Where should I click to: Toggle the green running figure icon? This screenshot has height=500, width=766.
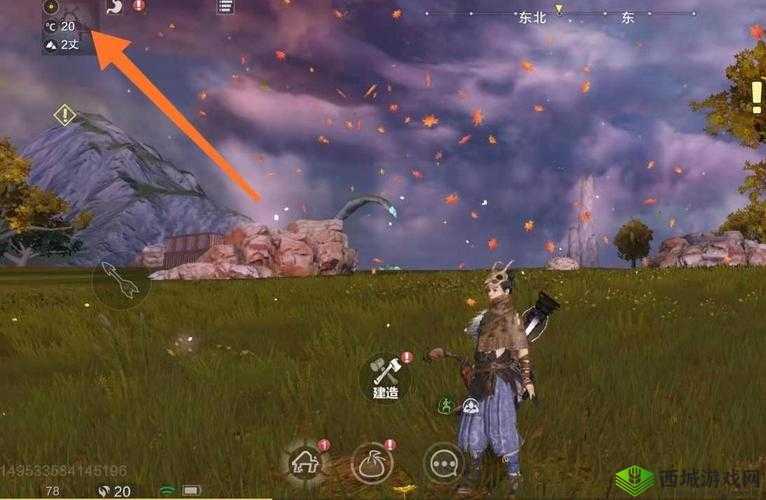pyautogui.click(x=447, y=405)
